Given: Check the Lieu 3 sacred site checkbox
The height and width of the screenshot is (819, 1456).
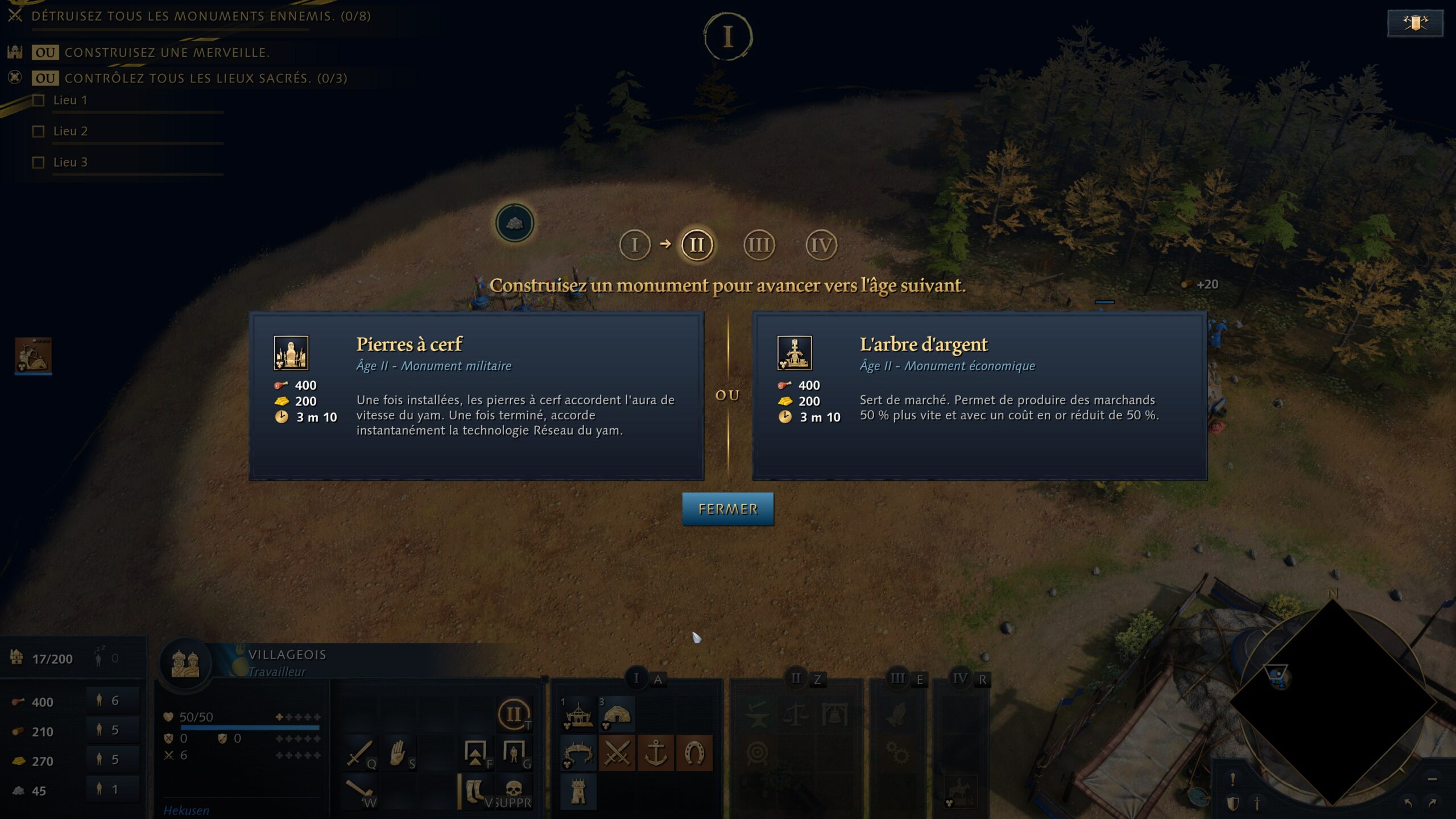Looking at the screenshot, I should click(39, 163).
